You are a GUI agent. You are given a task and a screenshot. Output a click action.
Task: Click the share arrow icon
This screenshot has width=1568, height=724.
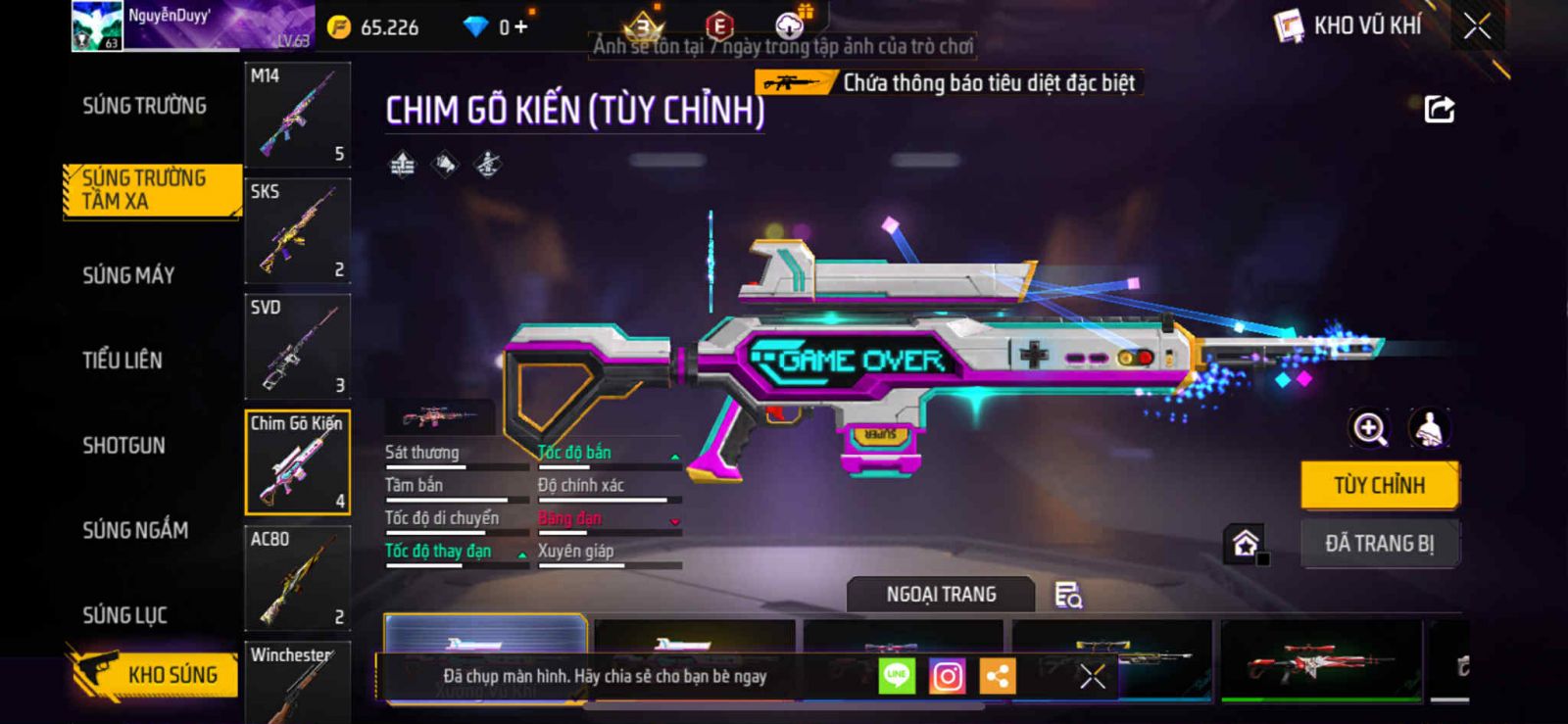[x=1439, y=109]
